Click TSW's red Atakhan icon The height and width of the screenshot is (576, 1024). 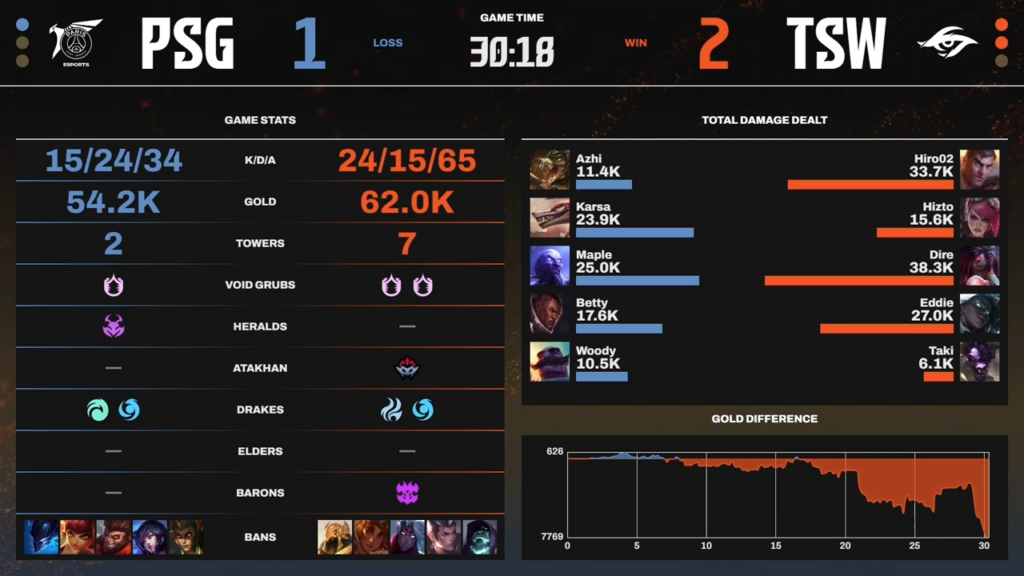click(407, 368)
